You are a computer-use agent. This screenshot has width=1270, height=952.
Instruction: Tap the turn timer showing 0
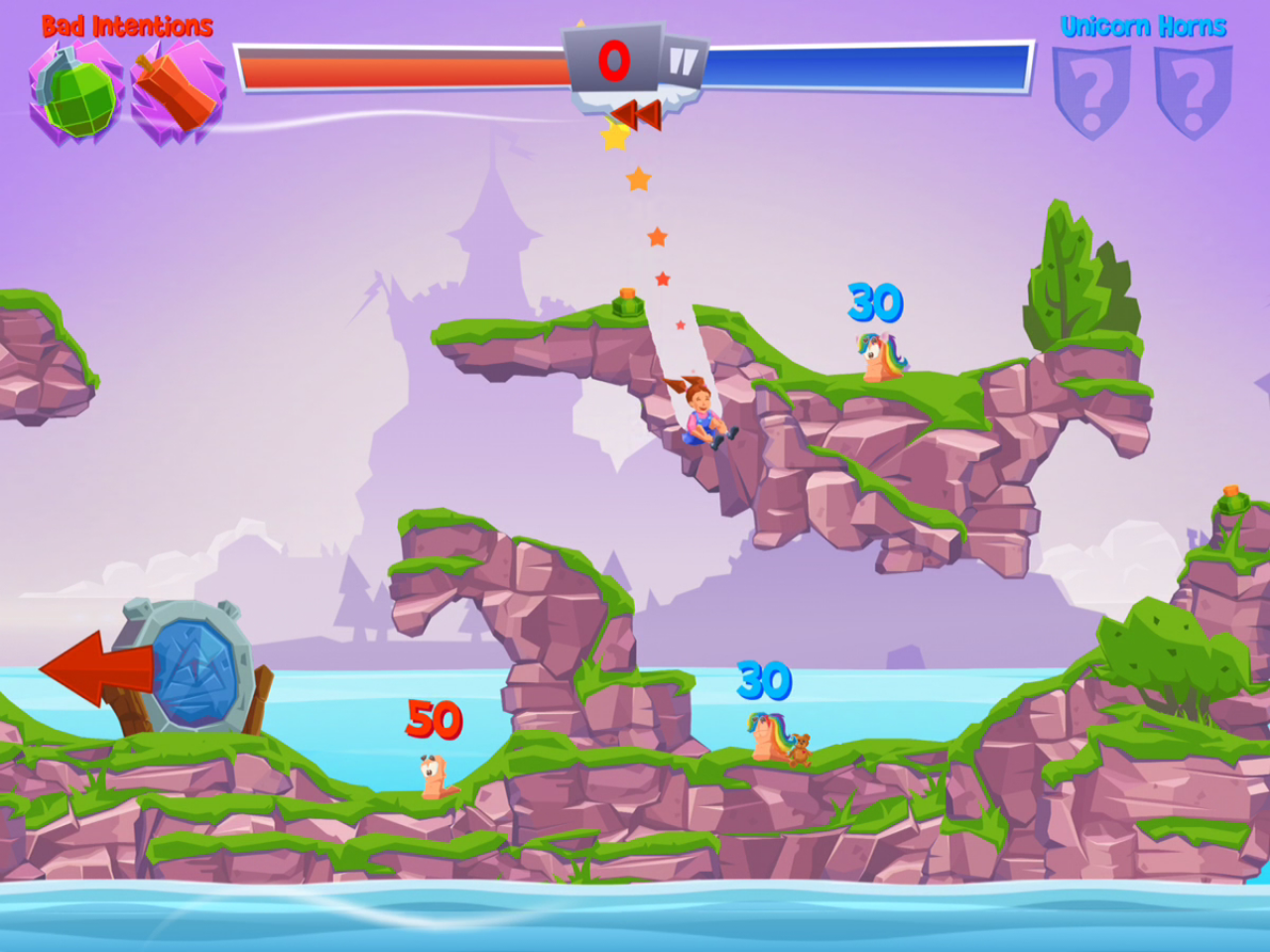click(613, 59)
